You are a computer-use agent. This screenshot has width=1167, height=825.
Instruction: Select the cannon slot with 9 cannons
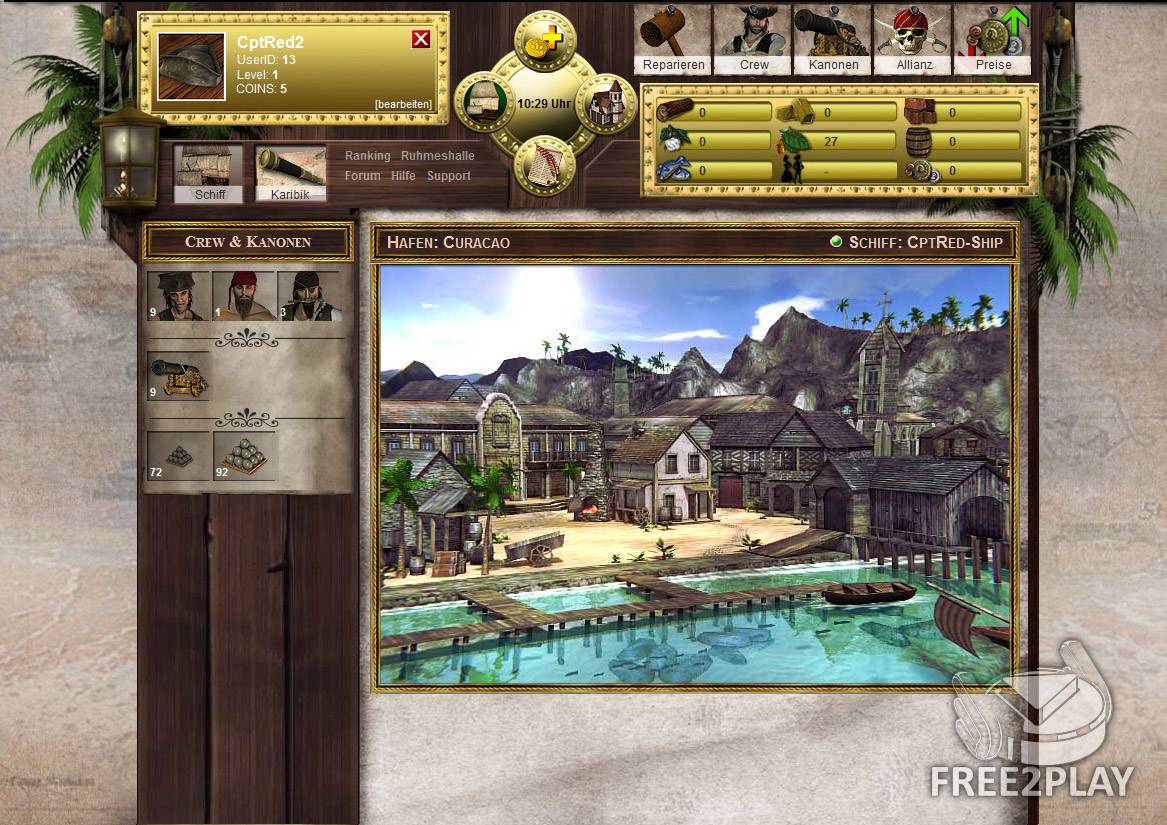pyautogui.click(x=179, y=375)
